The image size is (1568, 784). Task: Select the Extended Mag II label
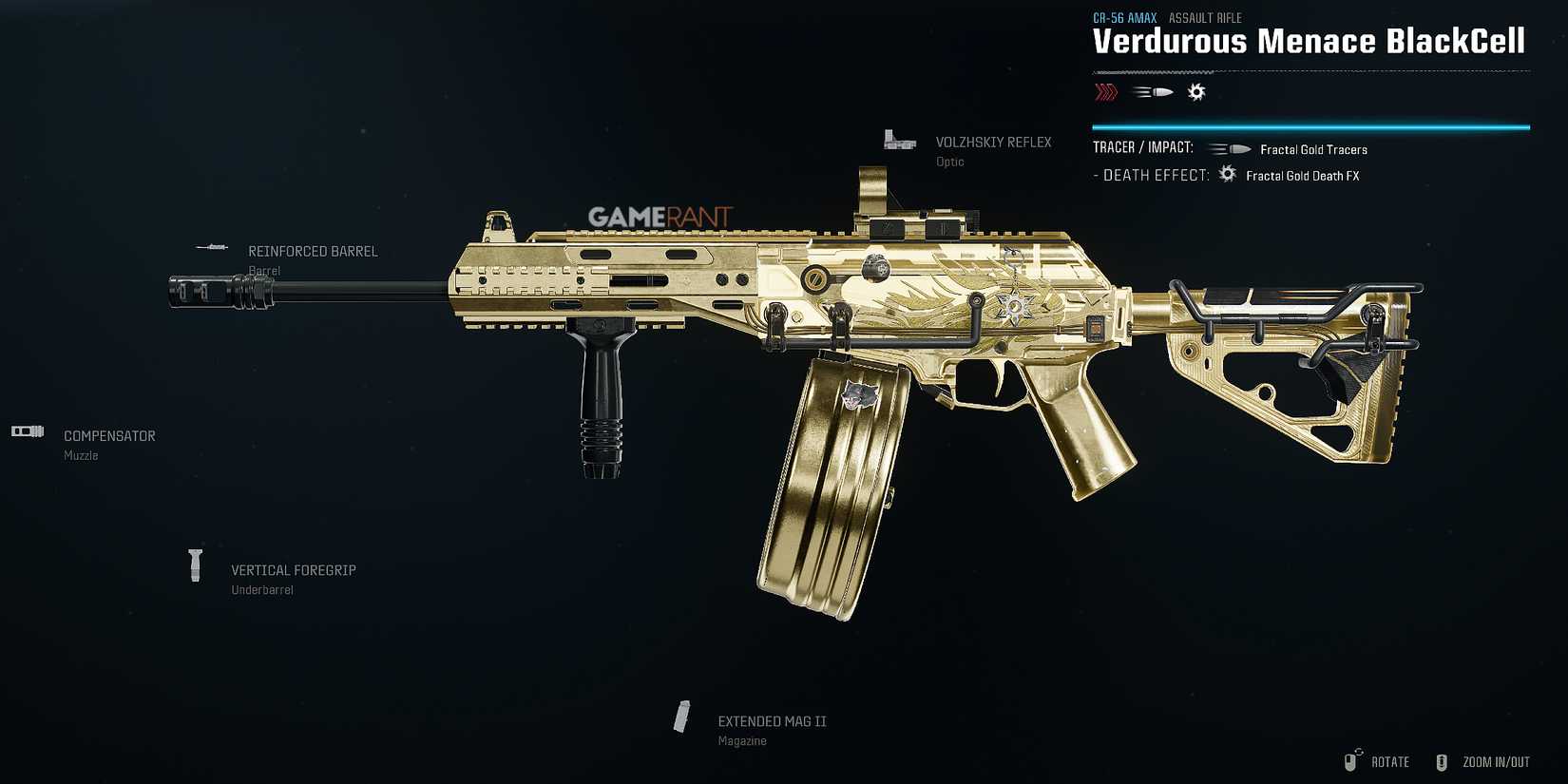772,720
